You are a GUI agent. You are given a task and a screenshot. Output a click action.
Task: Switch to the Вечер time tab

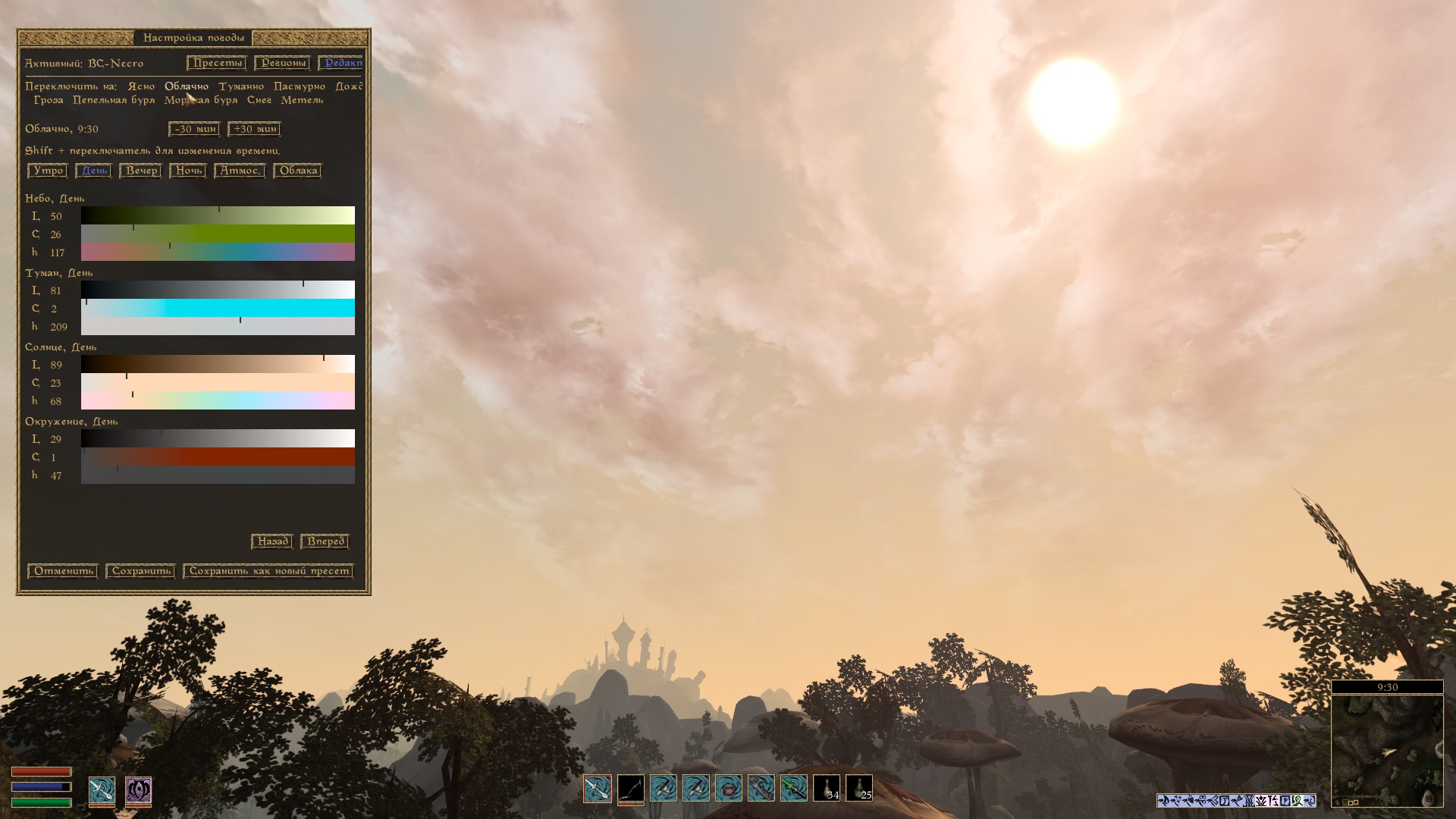coord(141,171)
